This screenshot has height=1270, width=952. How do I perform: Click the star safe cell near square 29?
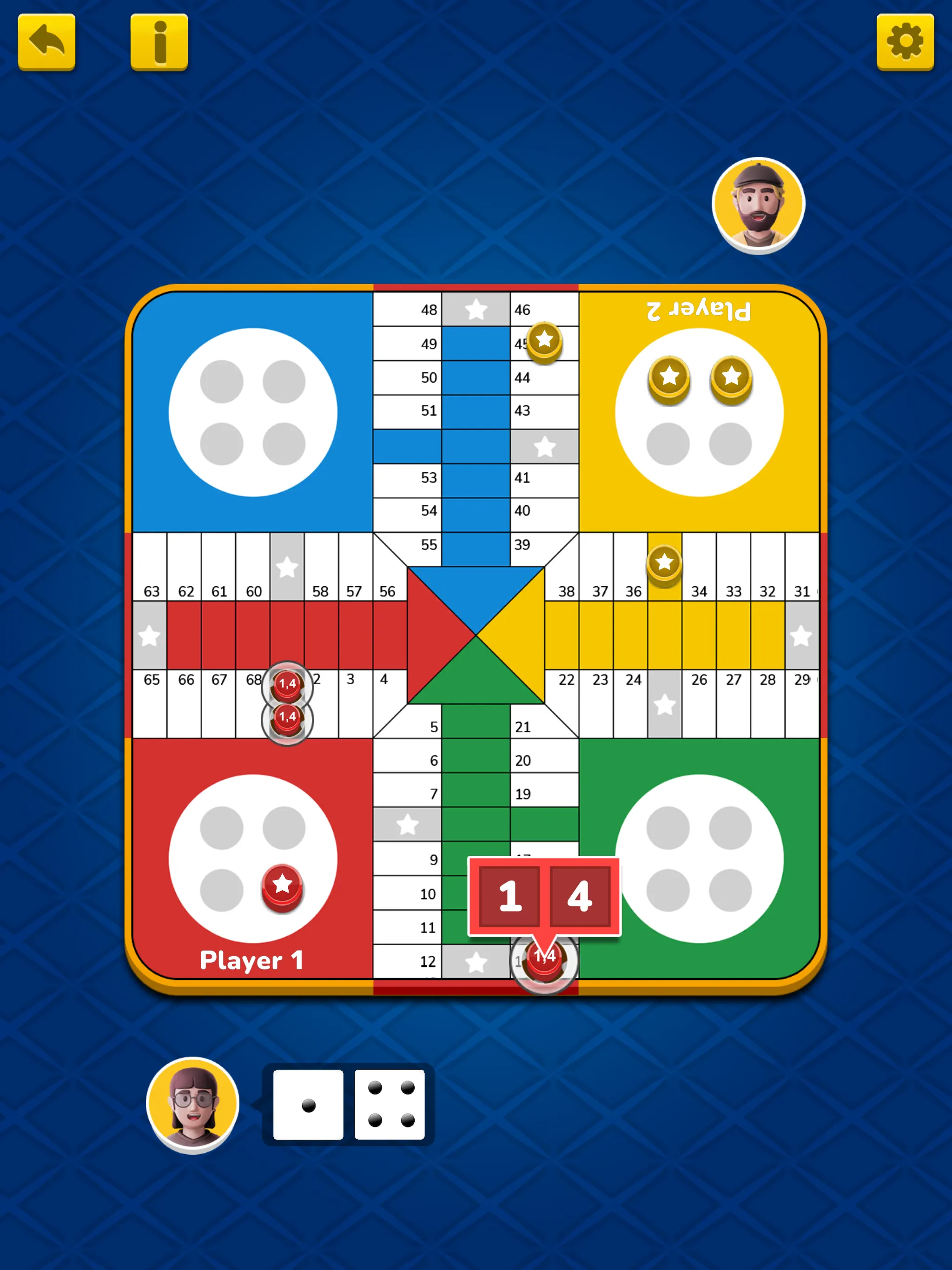(800, 635)
